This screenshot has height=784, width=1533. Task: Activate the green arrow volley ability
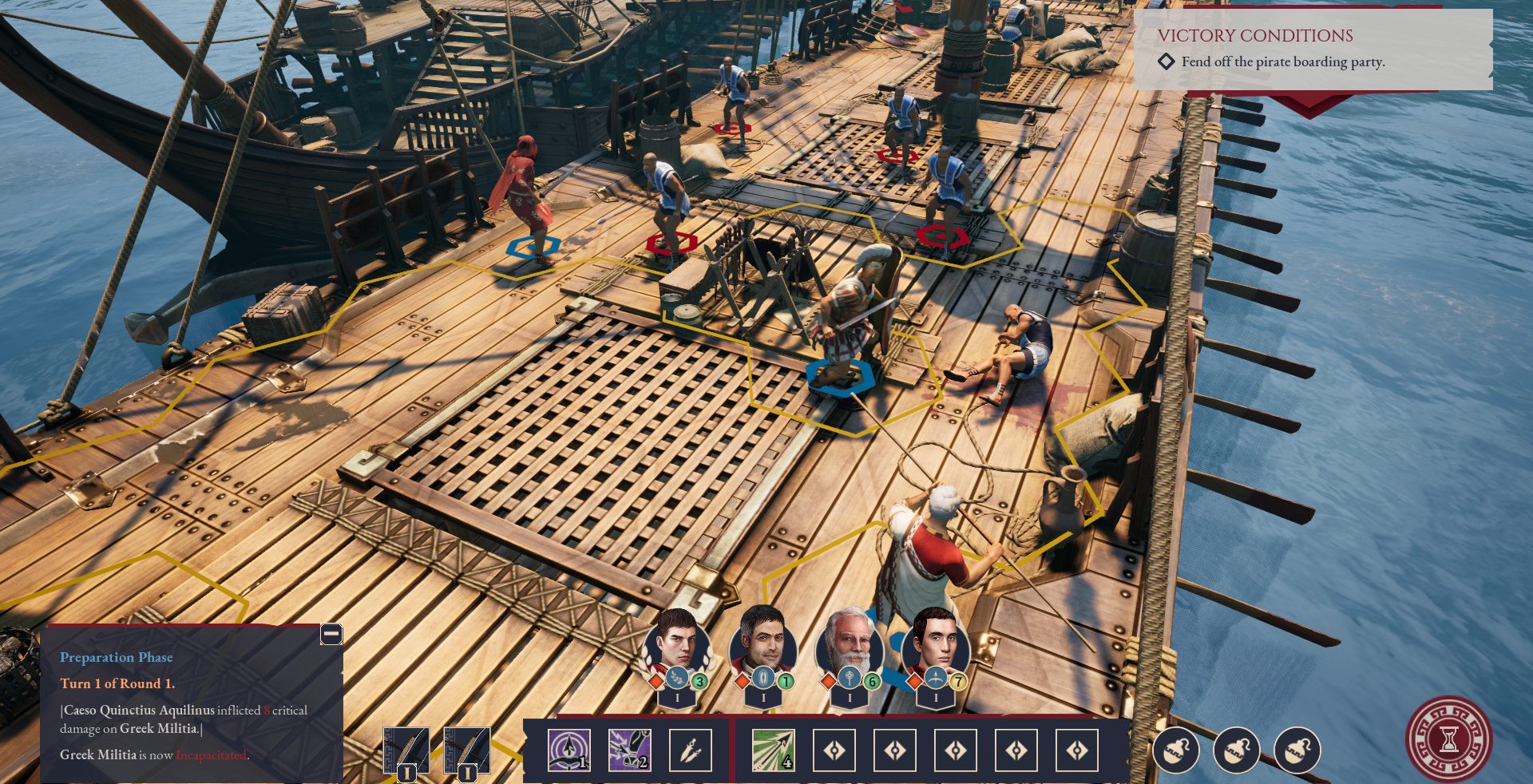click(x=773, y=750)
